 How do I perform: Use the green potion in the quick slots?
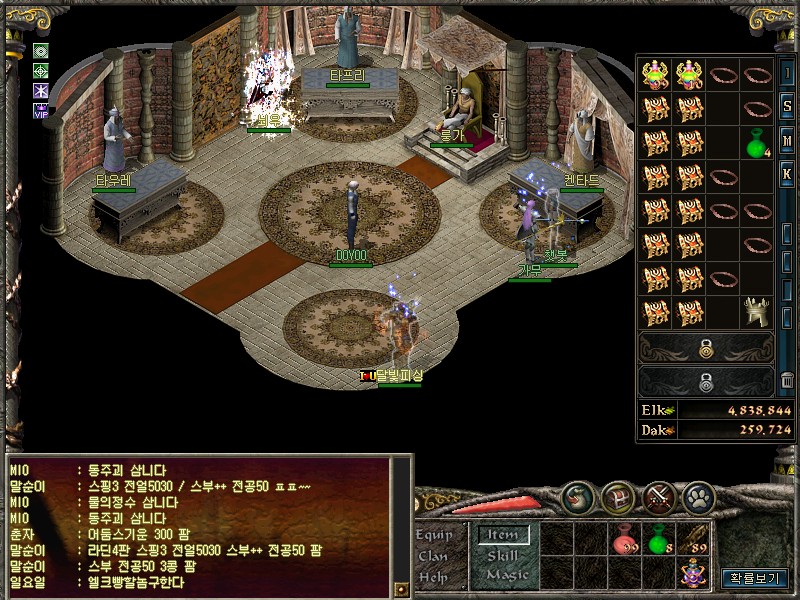[x=658, y=541]
